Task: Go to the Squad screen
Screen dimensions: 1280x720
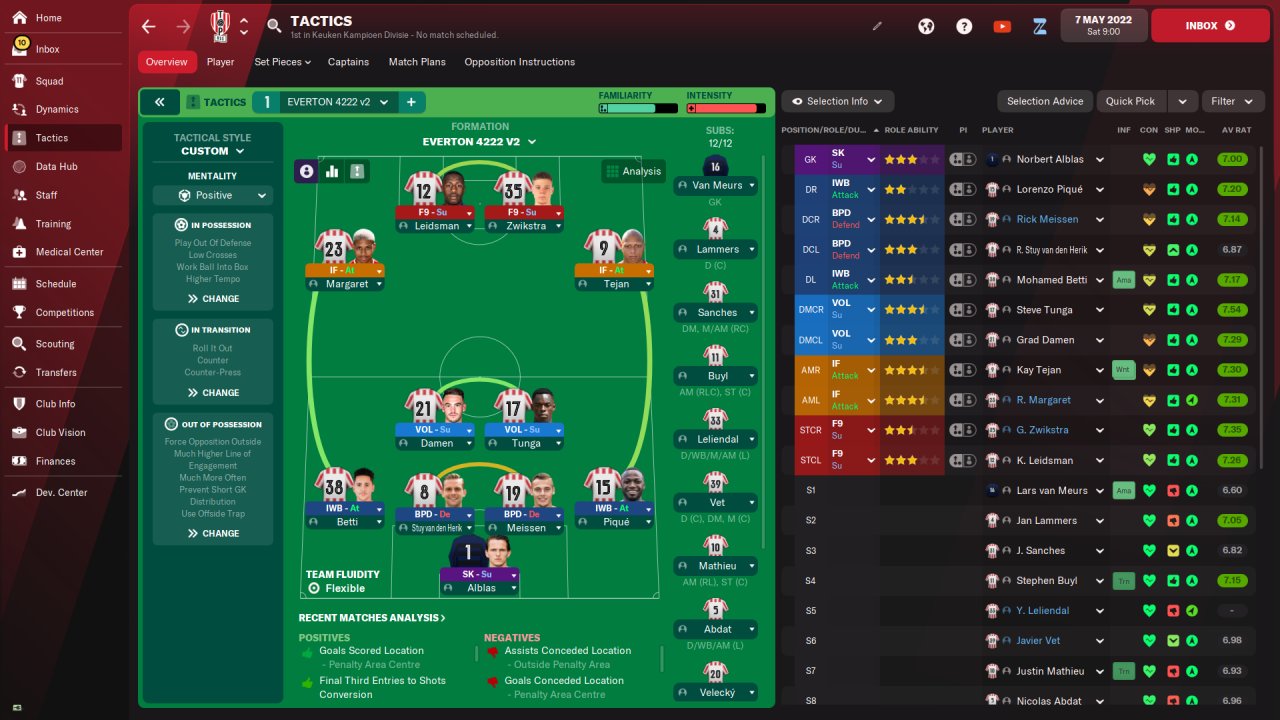Action: click(x=49, y=81)
